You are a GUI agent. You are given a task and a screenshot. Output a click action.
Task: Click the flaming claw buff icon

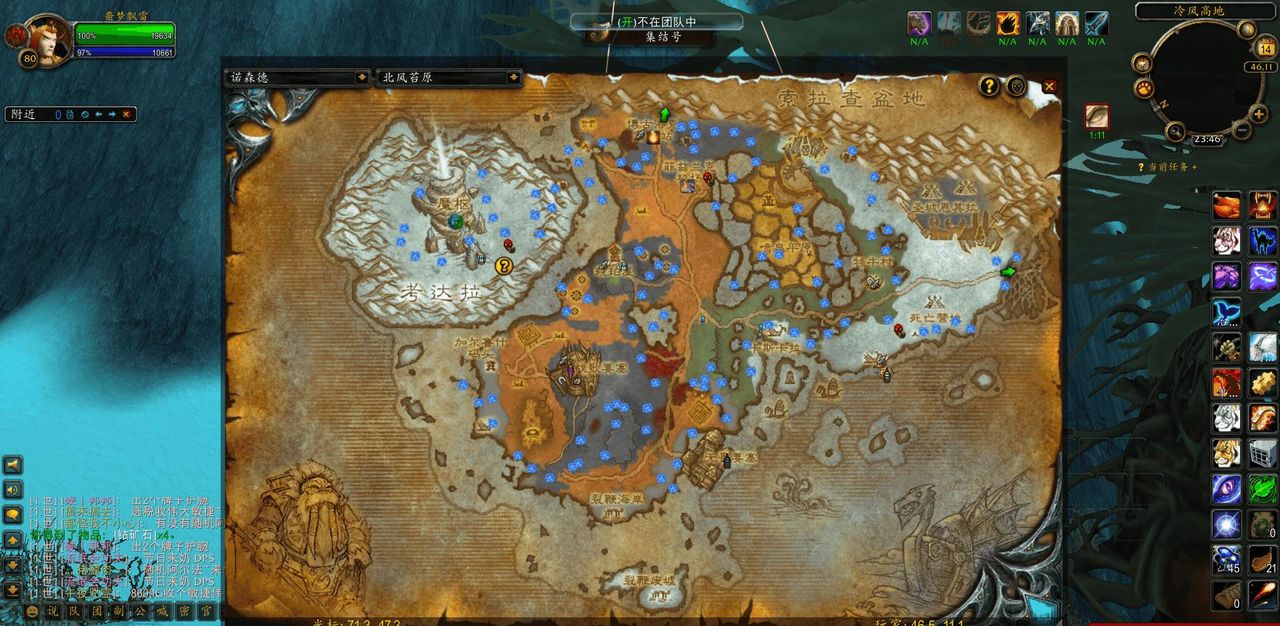point(1007,23)
